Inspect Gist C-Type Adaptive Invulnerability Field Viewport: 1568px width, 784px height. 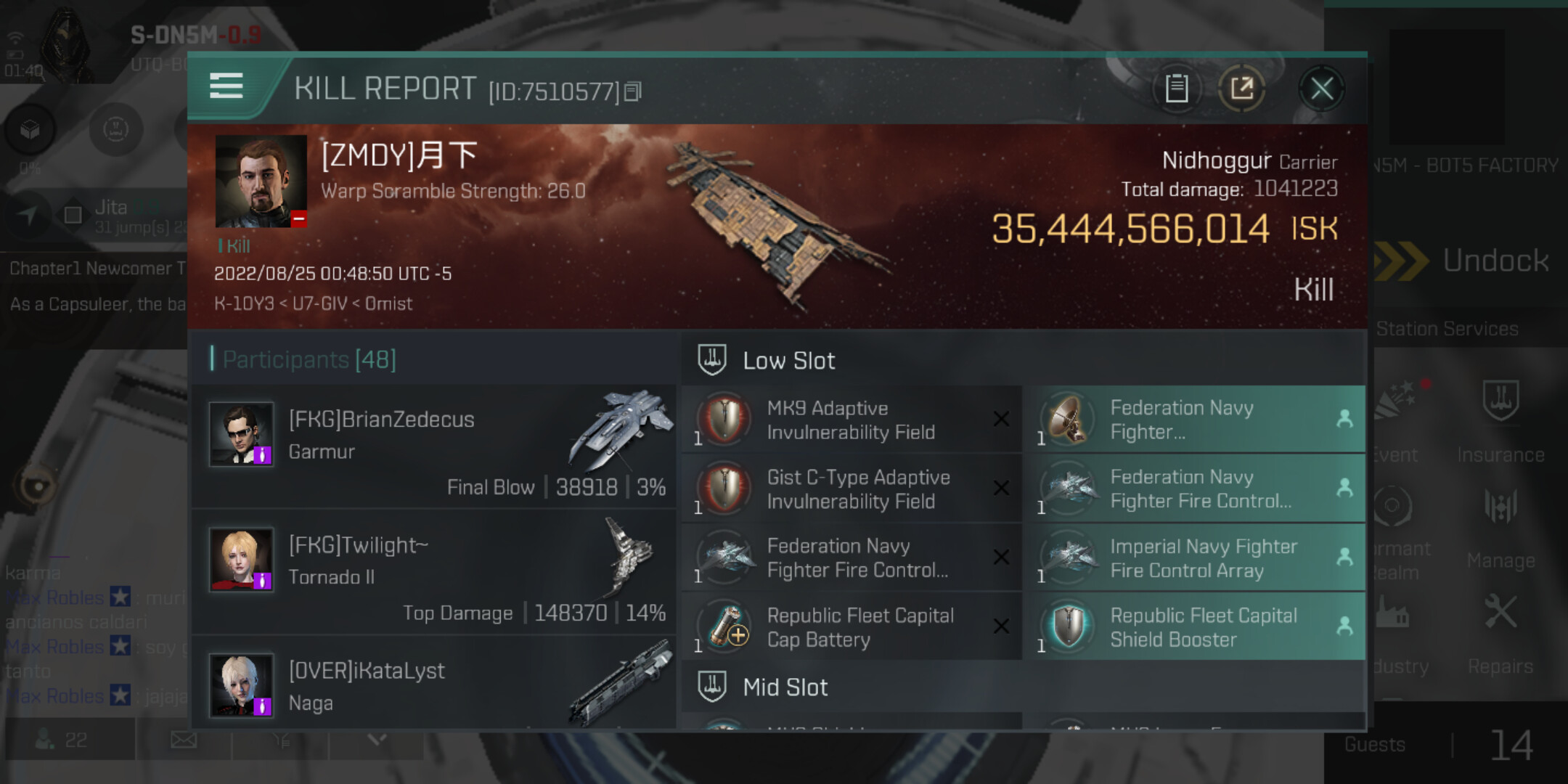click(851, 489)
